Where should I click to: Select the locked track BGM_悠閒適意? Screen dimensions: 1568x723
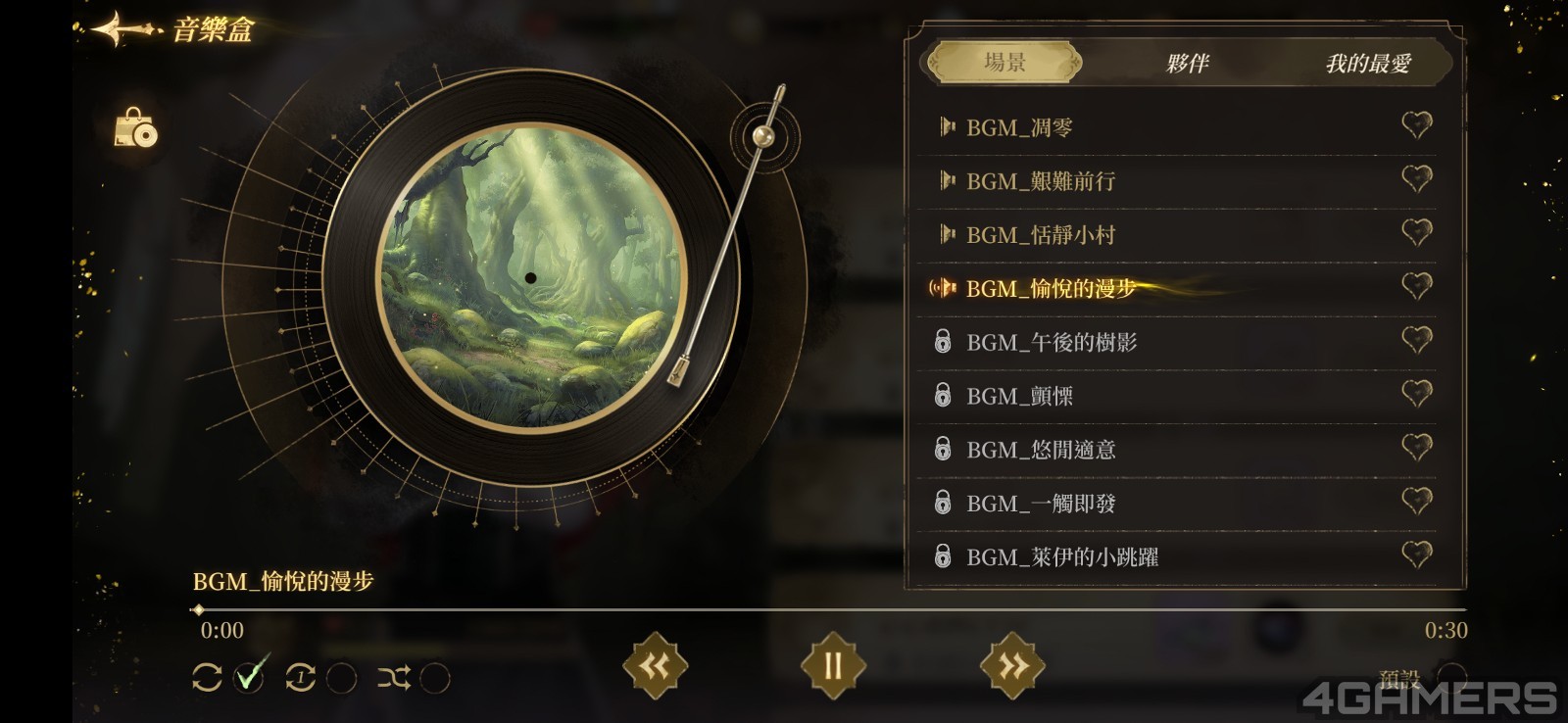1040,451
